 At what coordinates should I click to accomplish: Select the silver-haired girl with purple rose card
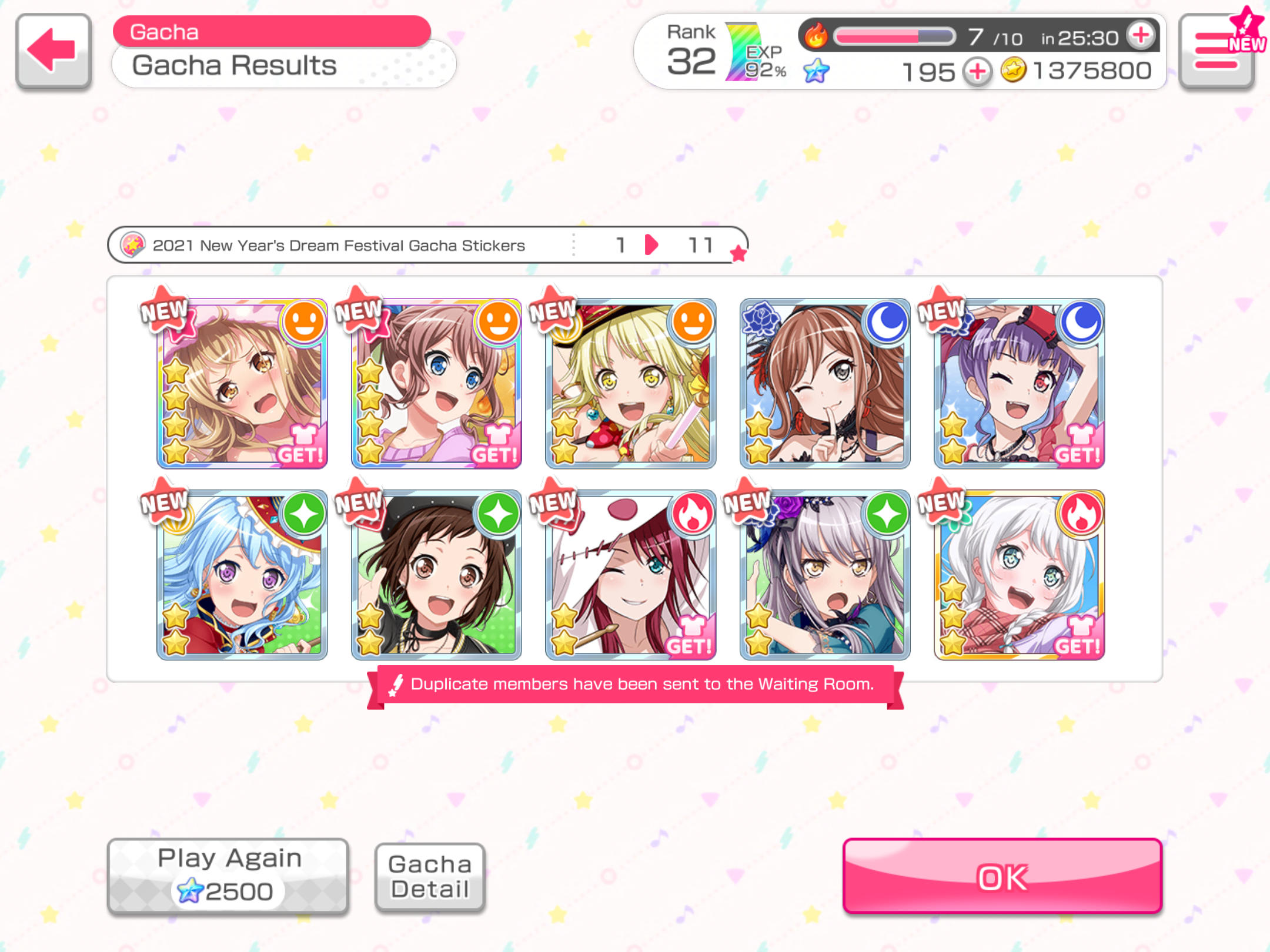[824, 575]
